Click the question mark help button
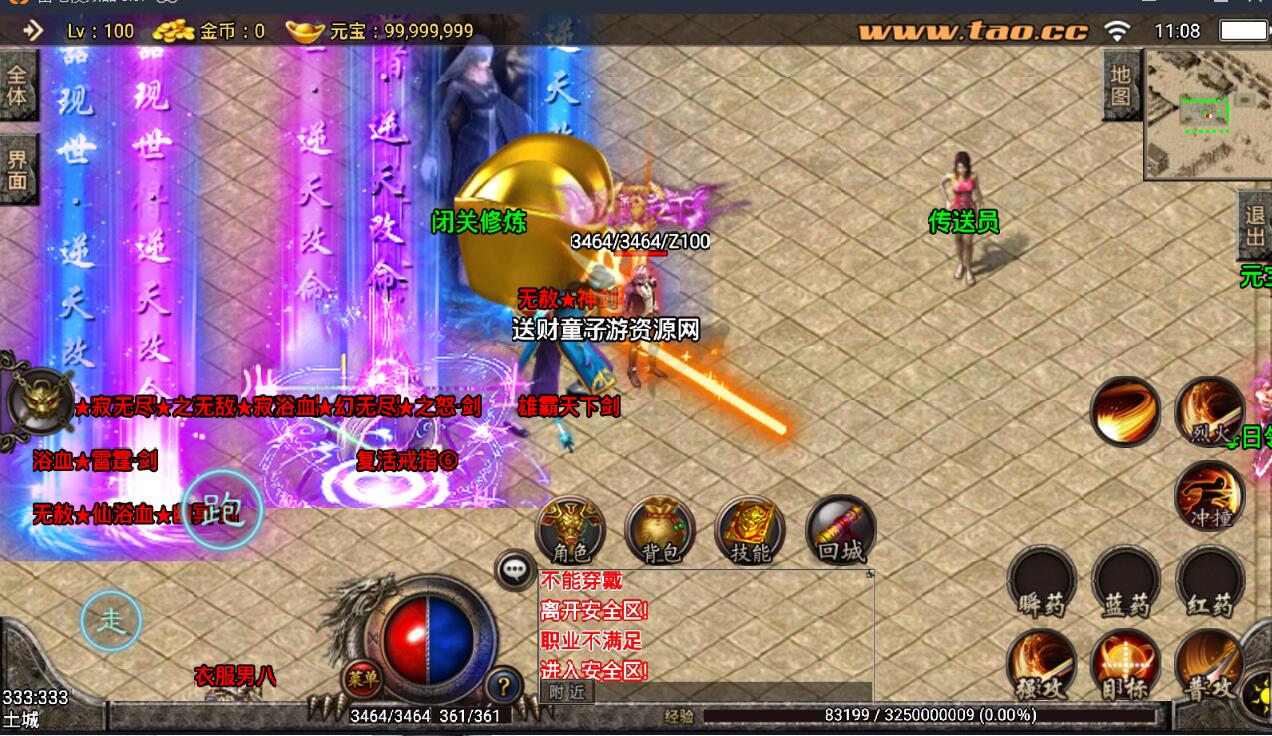This screenshot has width=1272, height=736. pos(503,686)
